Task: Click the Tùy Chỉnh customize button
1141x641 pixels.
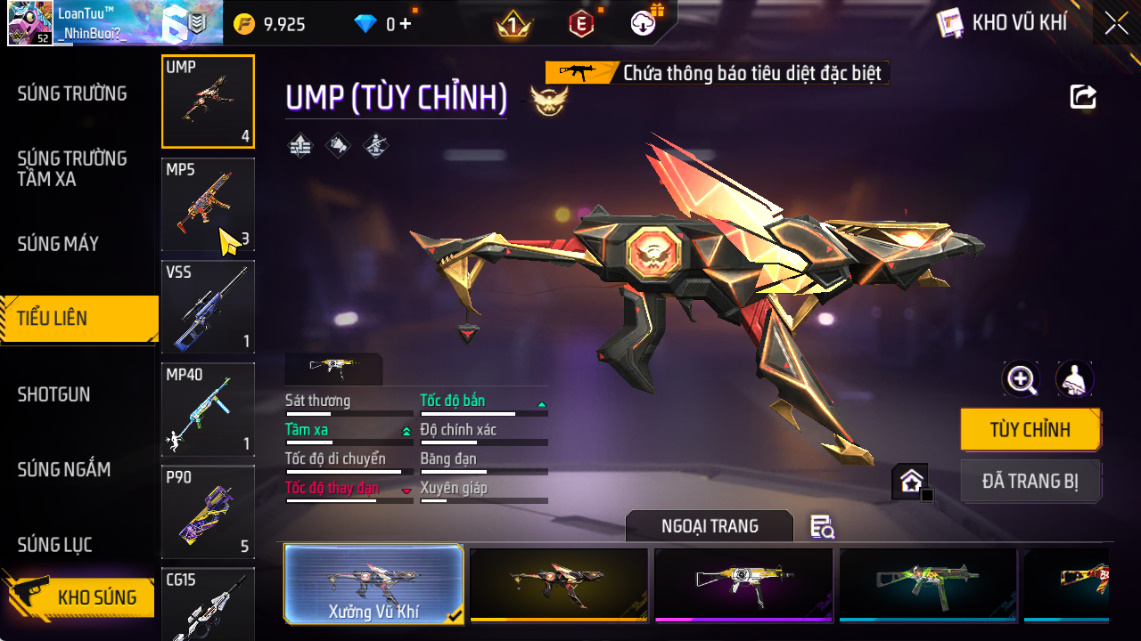Action: tap(1030, 430)
